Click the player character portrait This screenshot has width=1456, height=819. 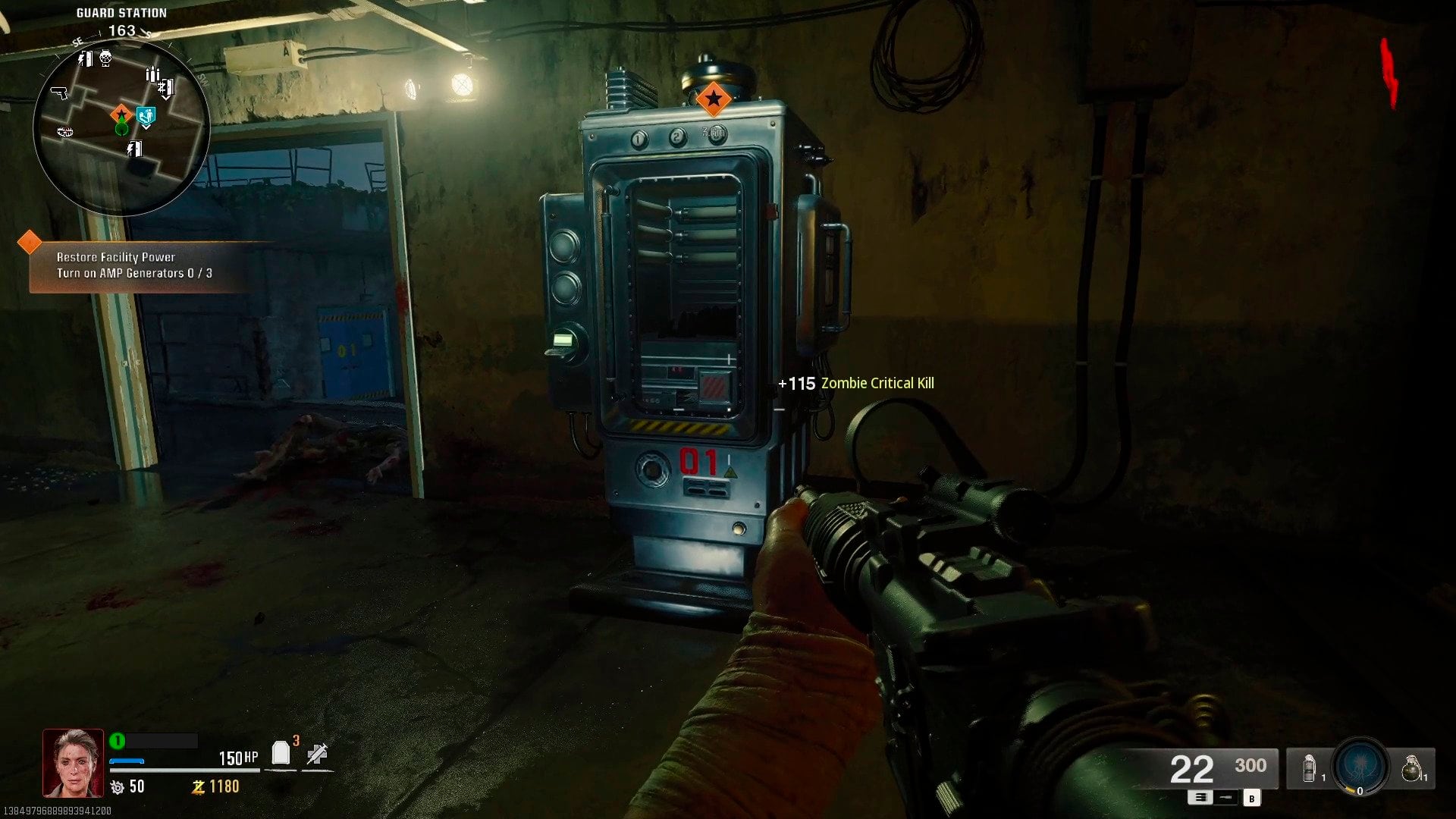[73, 763]
